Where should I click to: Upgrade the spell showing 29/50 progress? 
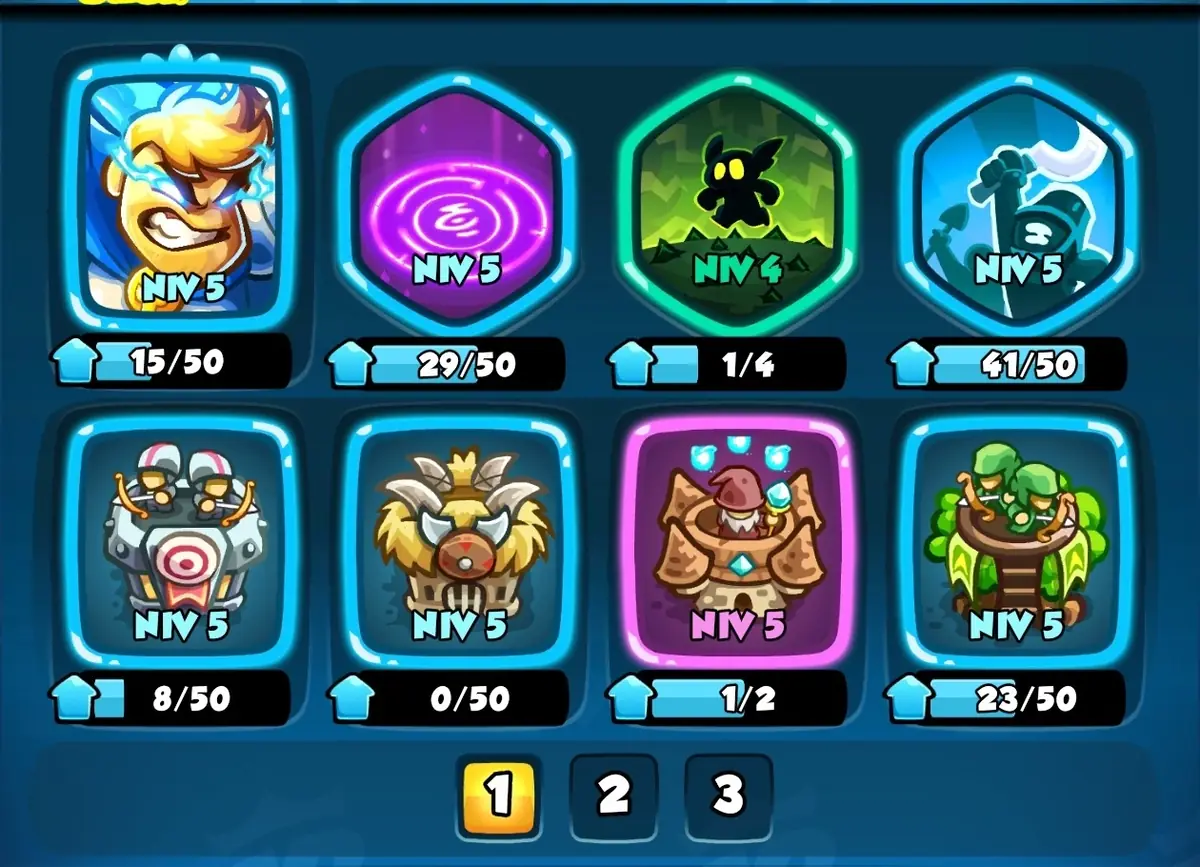coord(350,364)
